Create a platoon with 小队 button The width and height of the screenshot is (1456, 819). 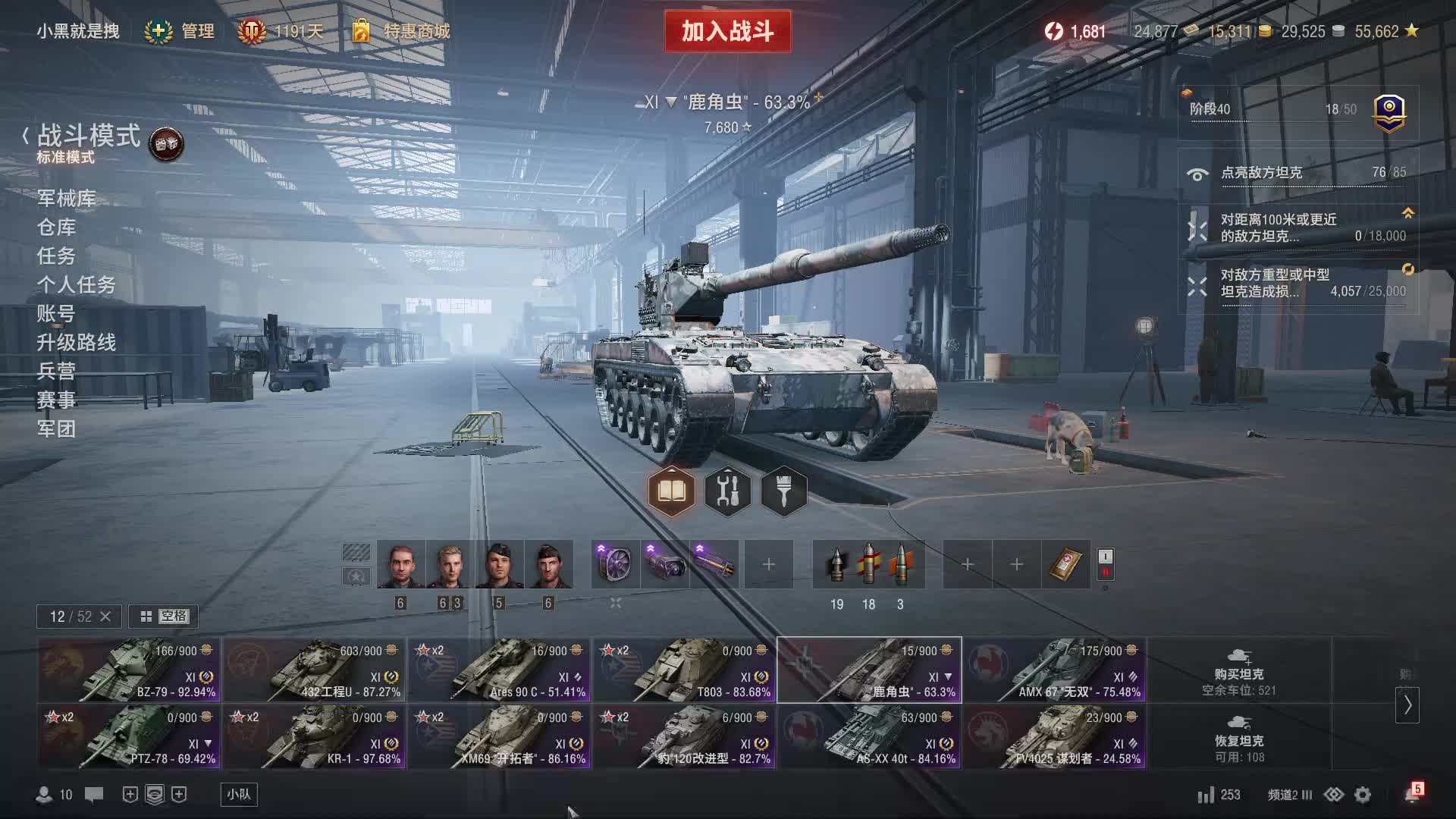[x=239, y=794]
